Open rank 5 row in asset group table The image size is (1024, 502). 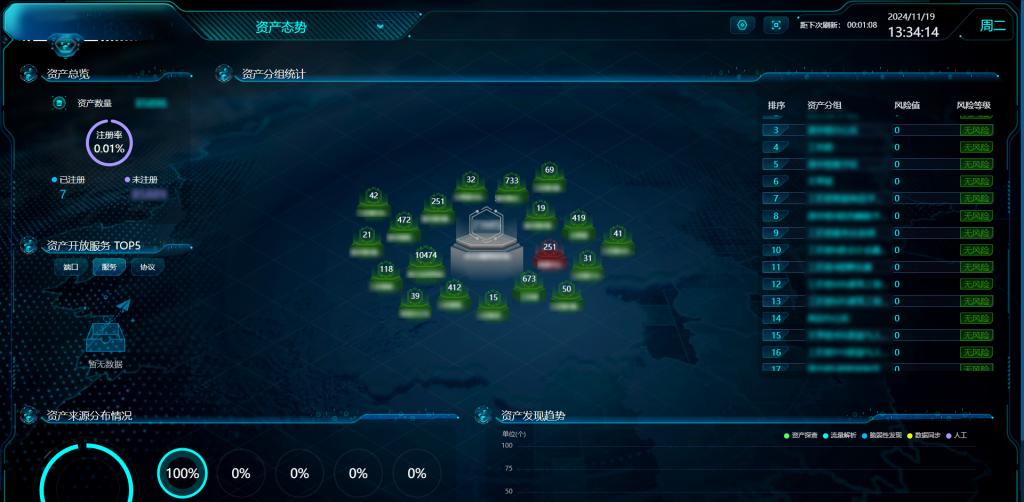pyautogui.click(x=880, y=164)
